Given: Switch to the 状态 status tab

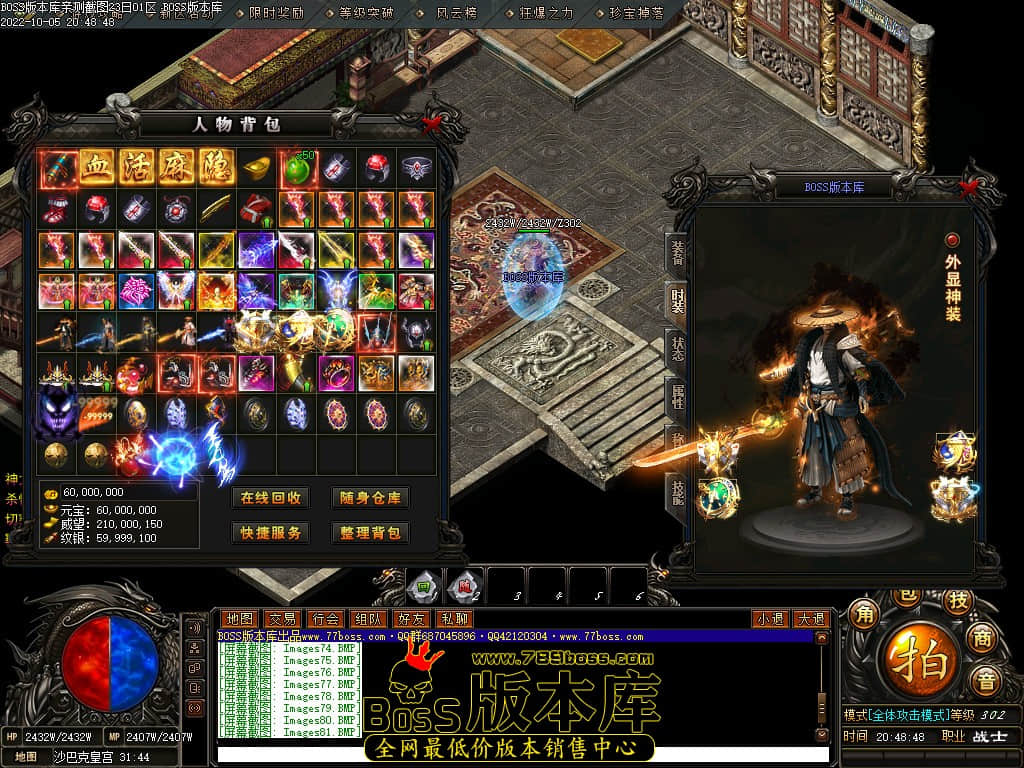Looking at the screenshot, I should pos(677,349).
